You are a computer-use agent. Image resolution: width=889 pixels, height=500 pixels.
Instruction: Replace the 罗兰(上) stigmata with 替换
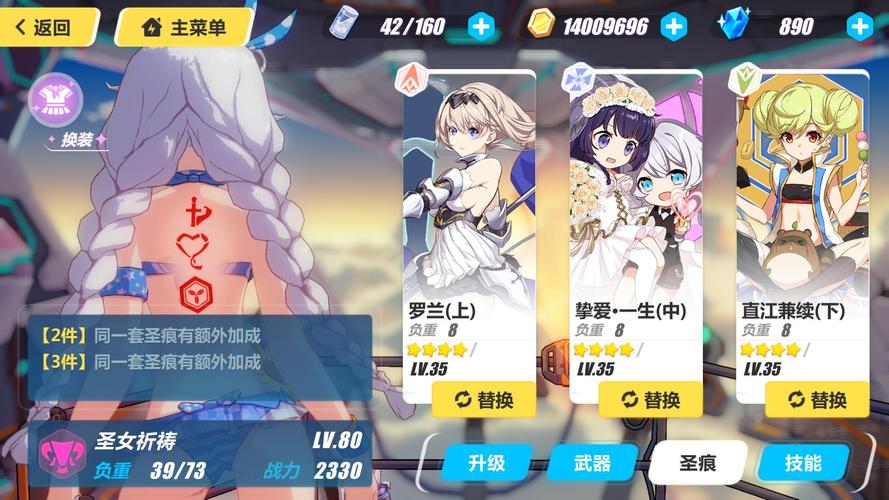(x=484, y=399)
